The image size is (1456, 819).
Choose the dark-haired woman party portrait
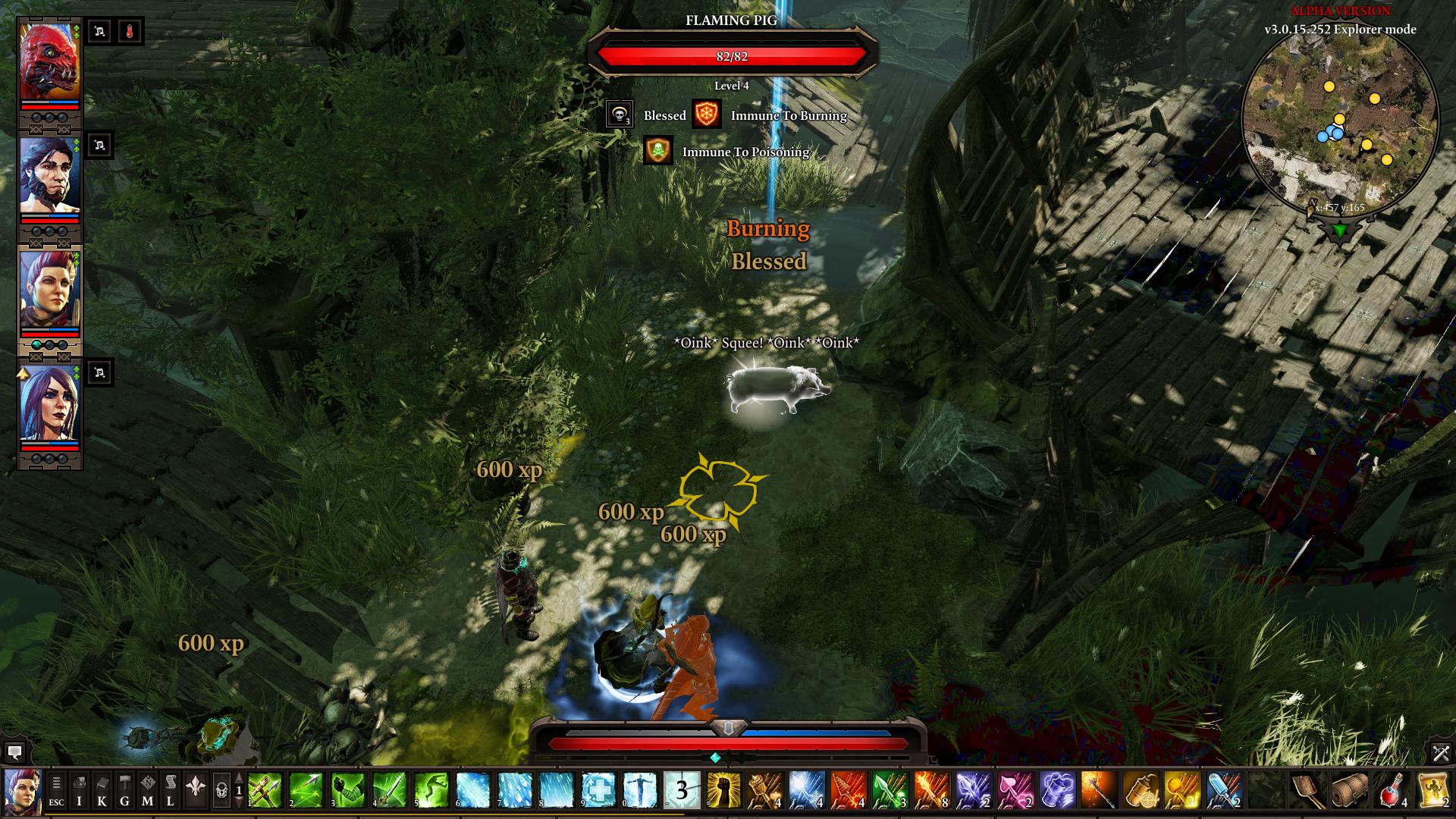pos(49,402)
